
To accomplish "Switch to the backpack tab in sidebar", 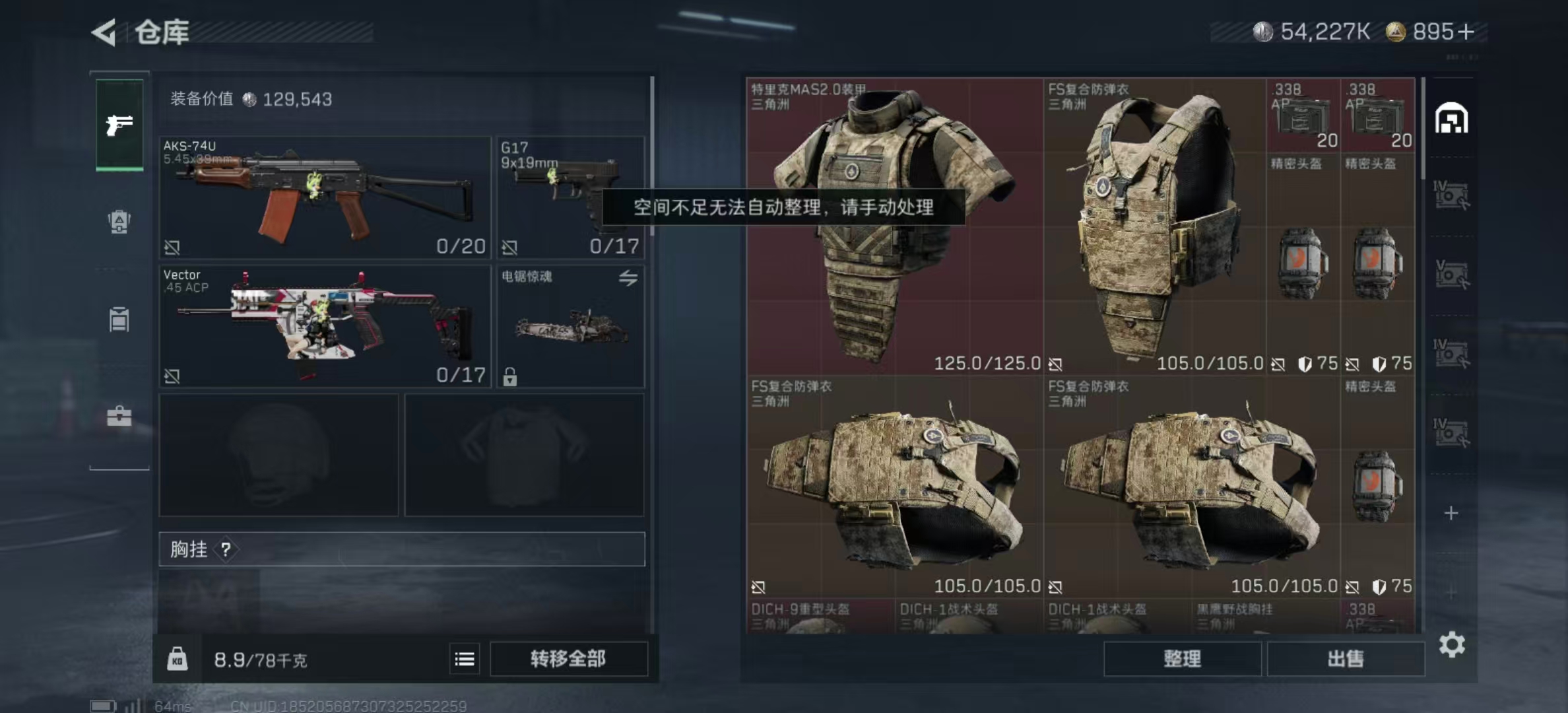I will tap(119, 221).
